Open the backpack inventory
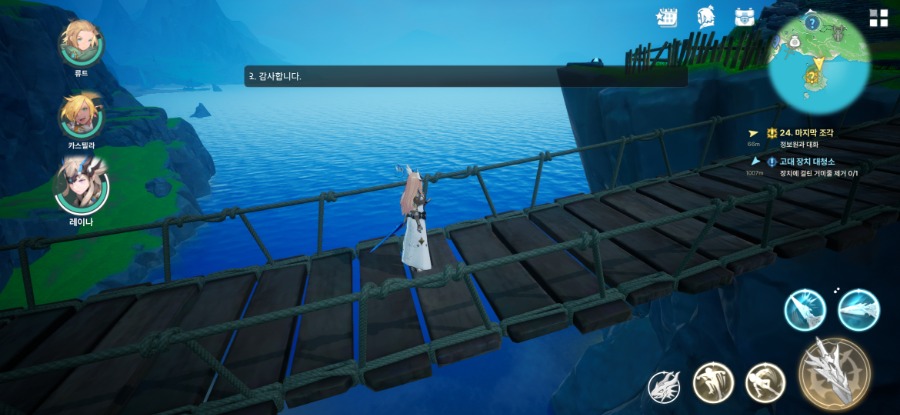Image resolution: width=900 pixels, height=415 pixels. (744, 17)
